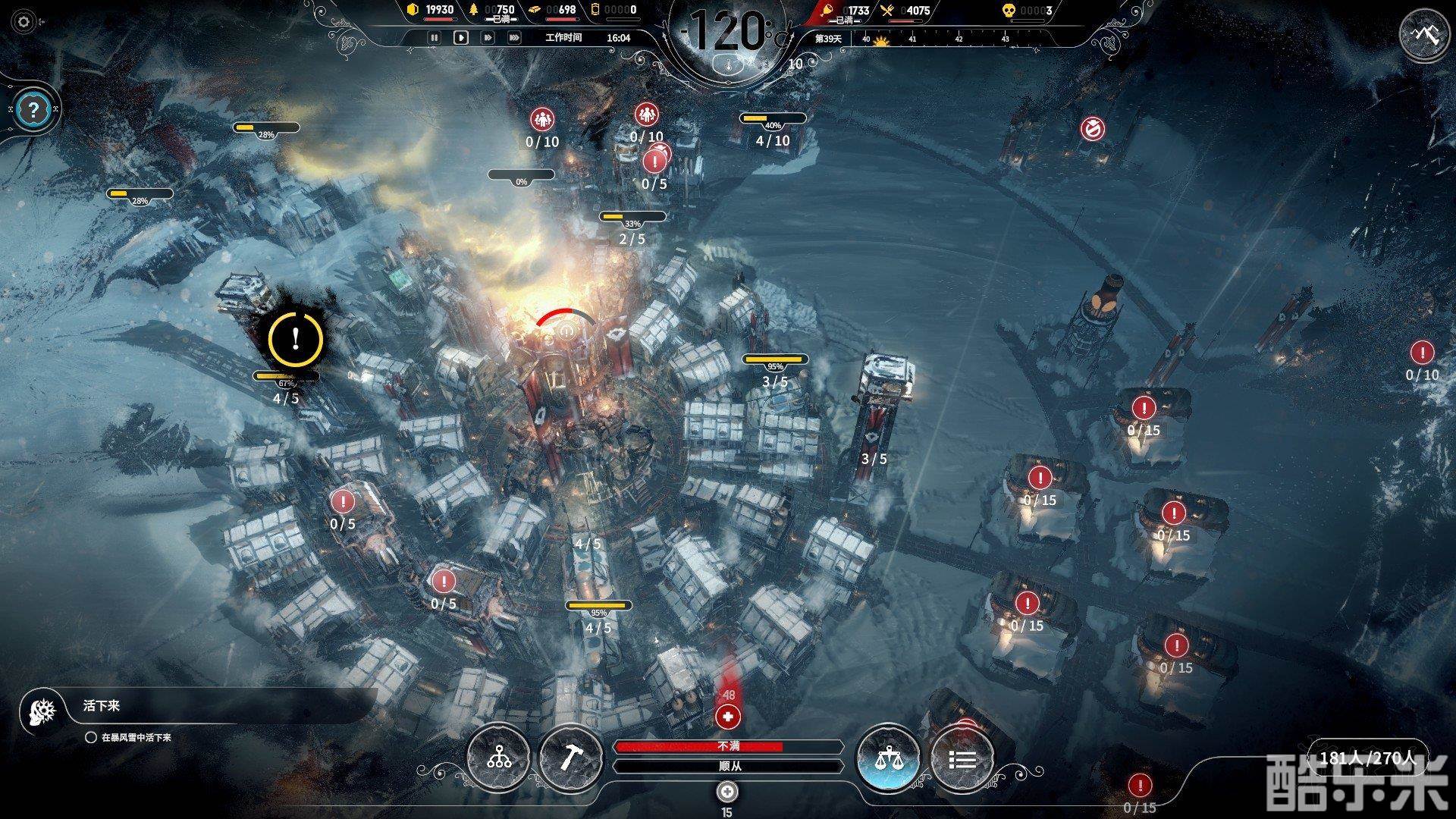The image size is (1456, 819).
Task: Open the technology tree
Action: 499,758
